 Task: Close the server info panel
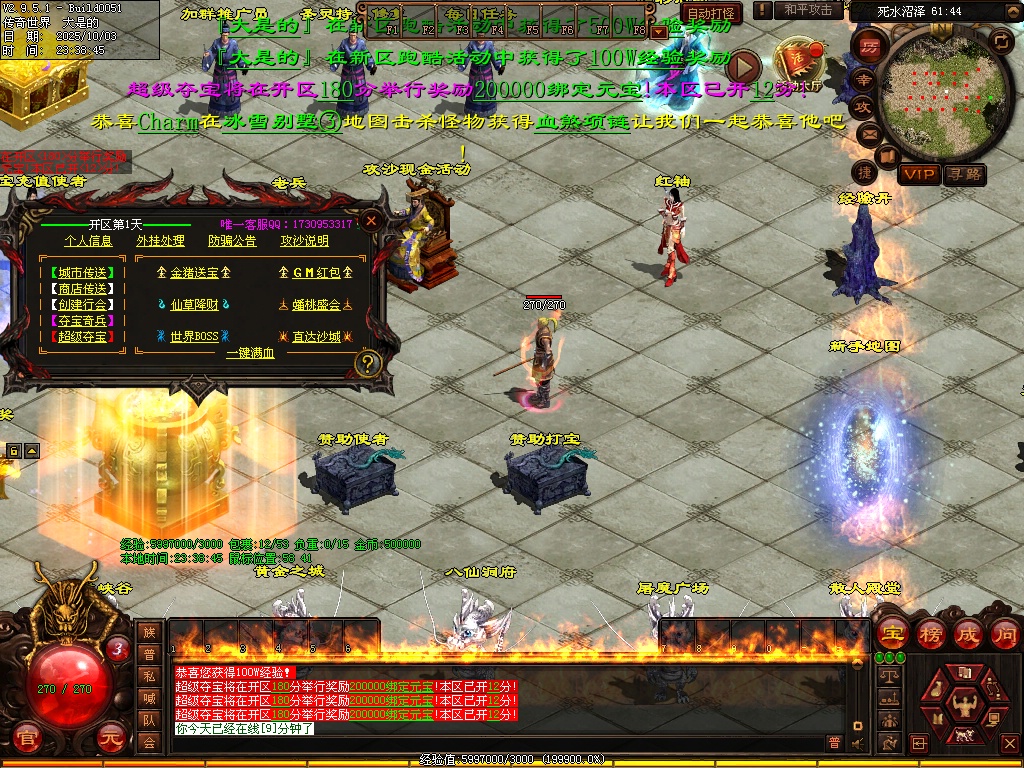[372, 220]
